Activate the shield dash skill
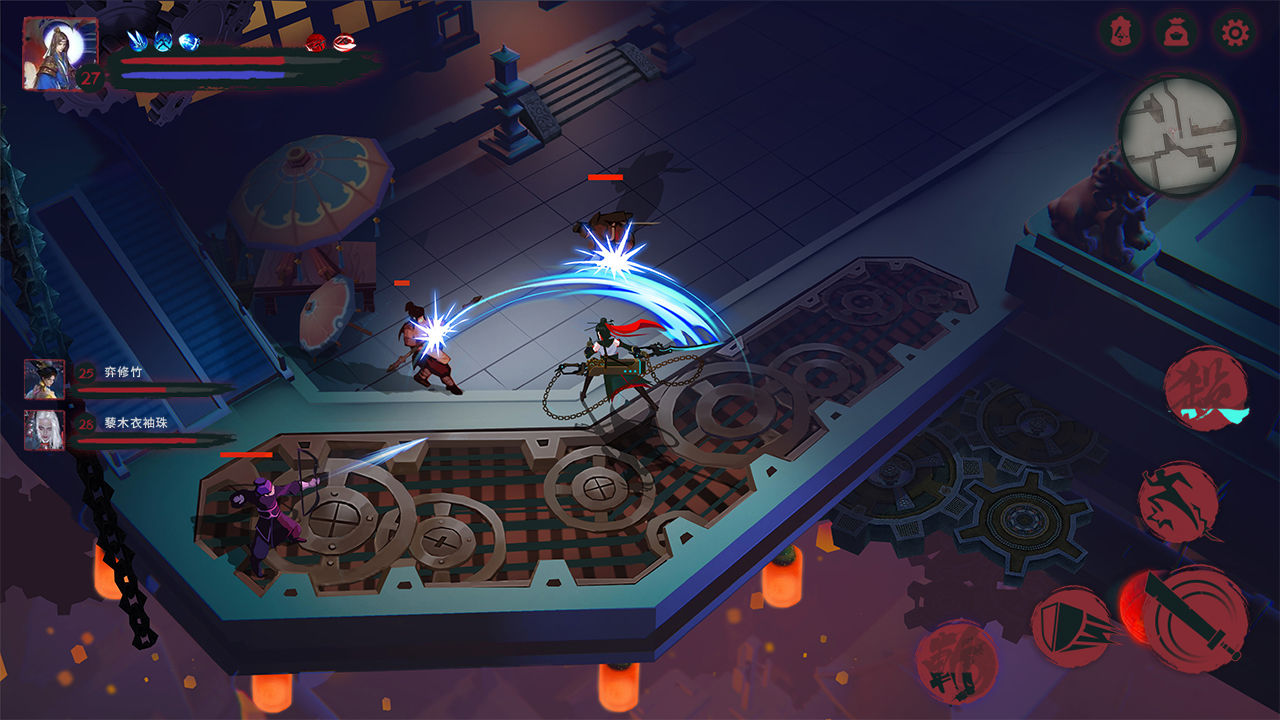Viewport: 1280px width, 720px height. [1073, 626]
